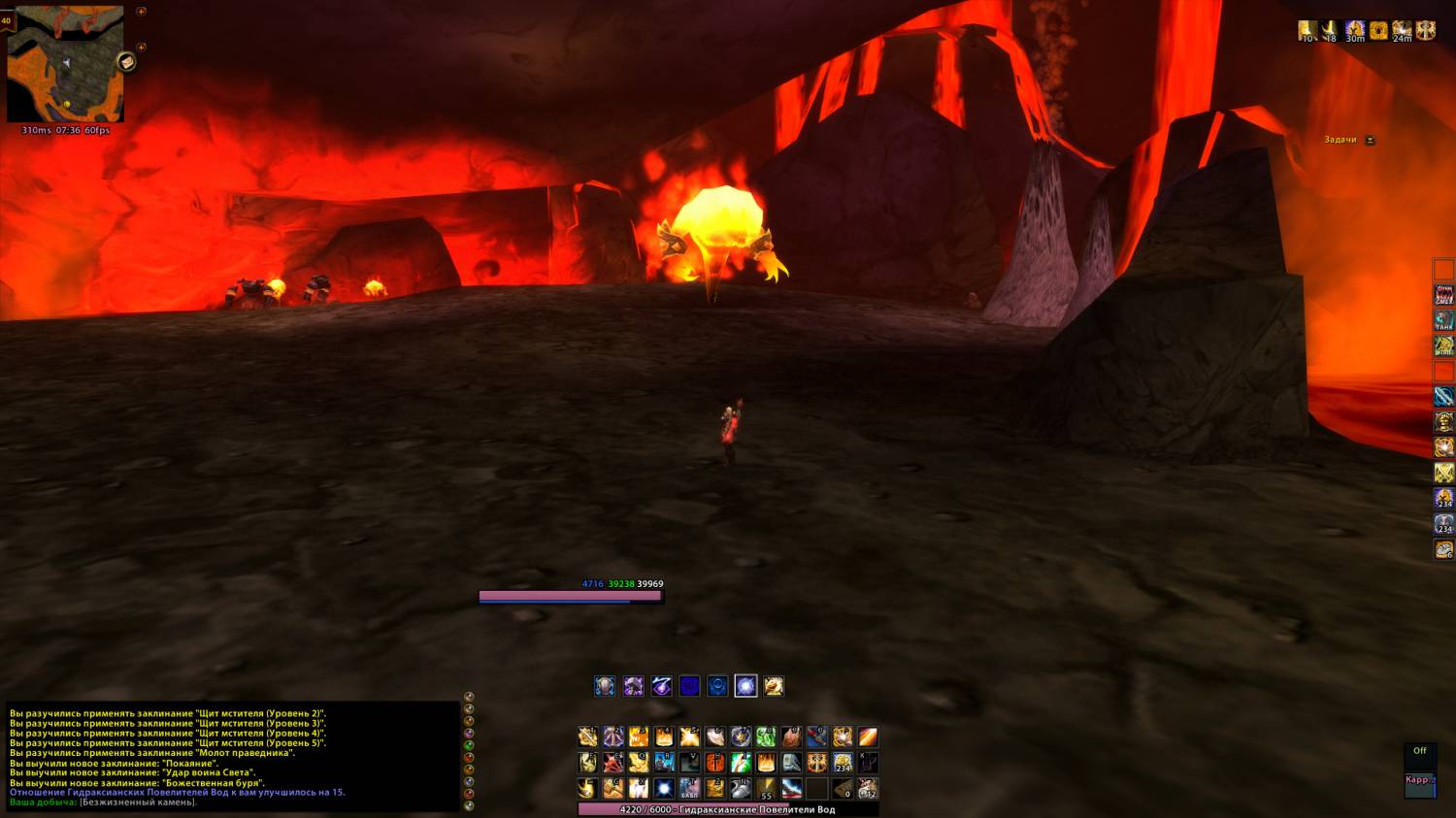The width and height of the screenshot is (1456, 818).
Task: Activate the highlighted glowing orb aura
Action: tap(745, 686)
